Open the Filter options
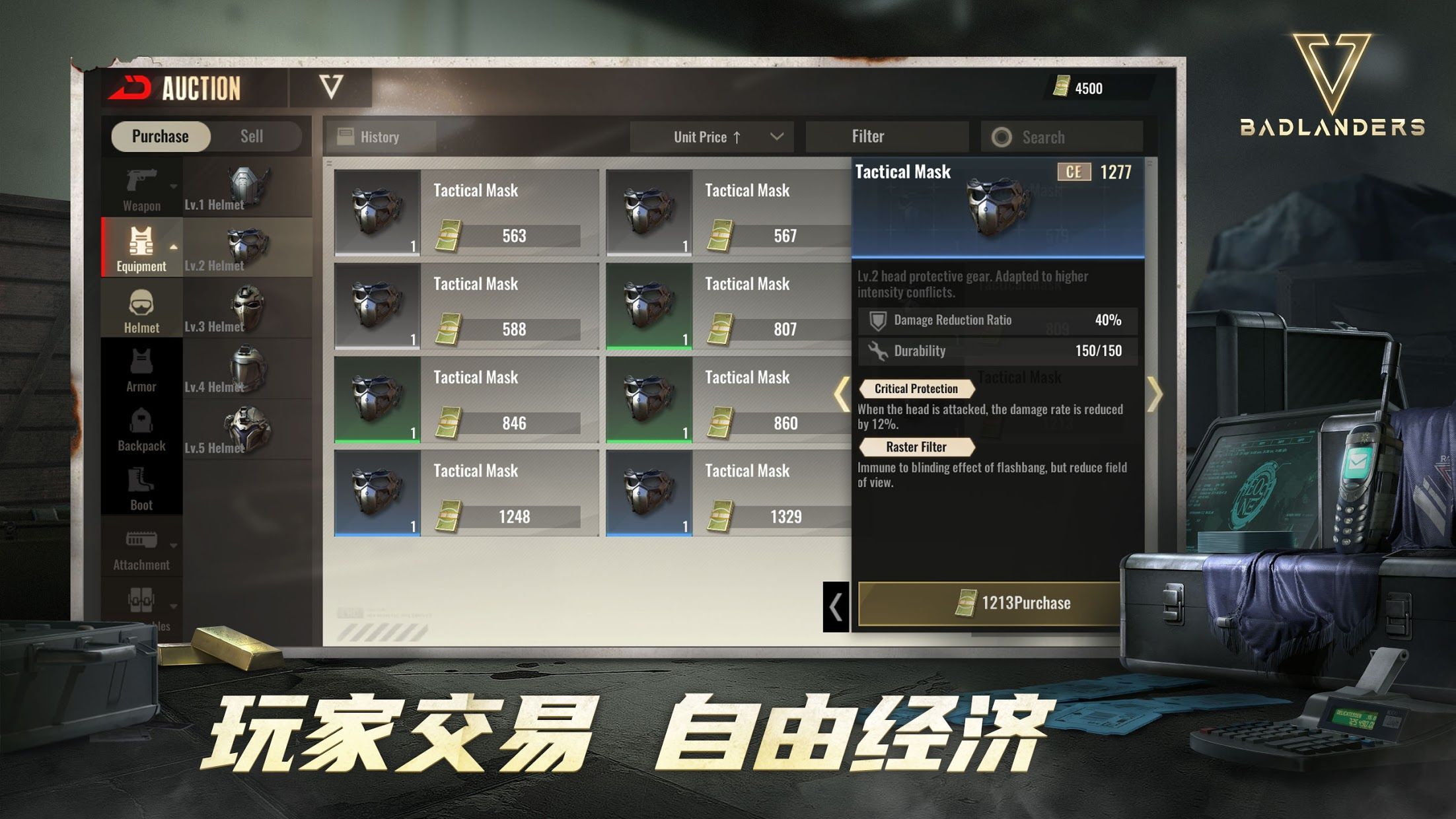 (887, 136)
